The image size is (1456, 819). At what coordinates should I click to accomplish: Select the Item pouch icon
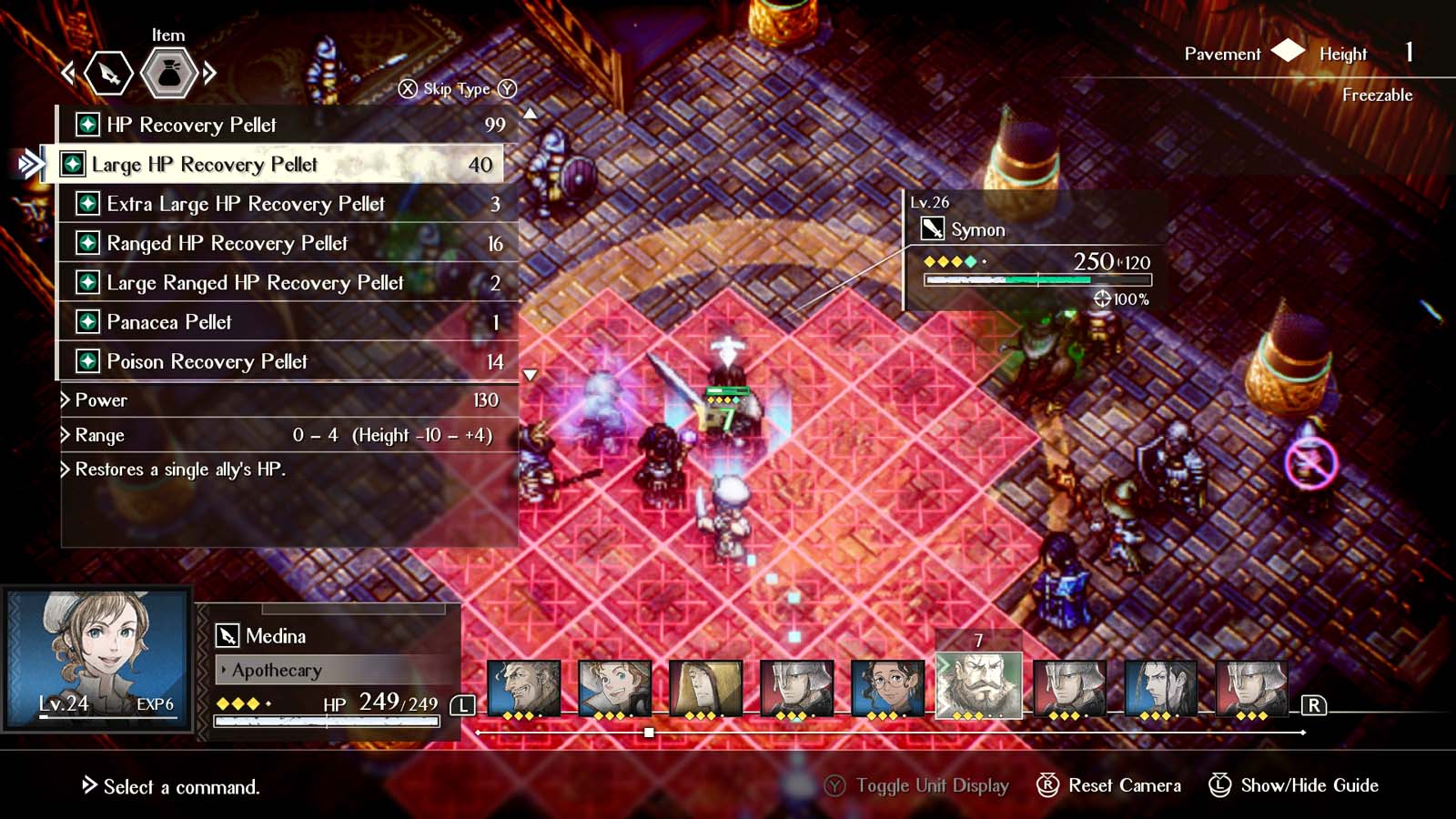point(167,72)
